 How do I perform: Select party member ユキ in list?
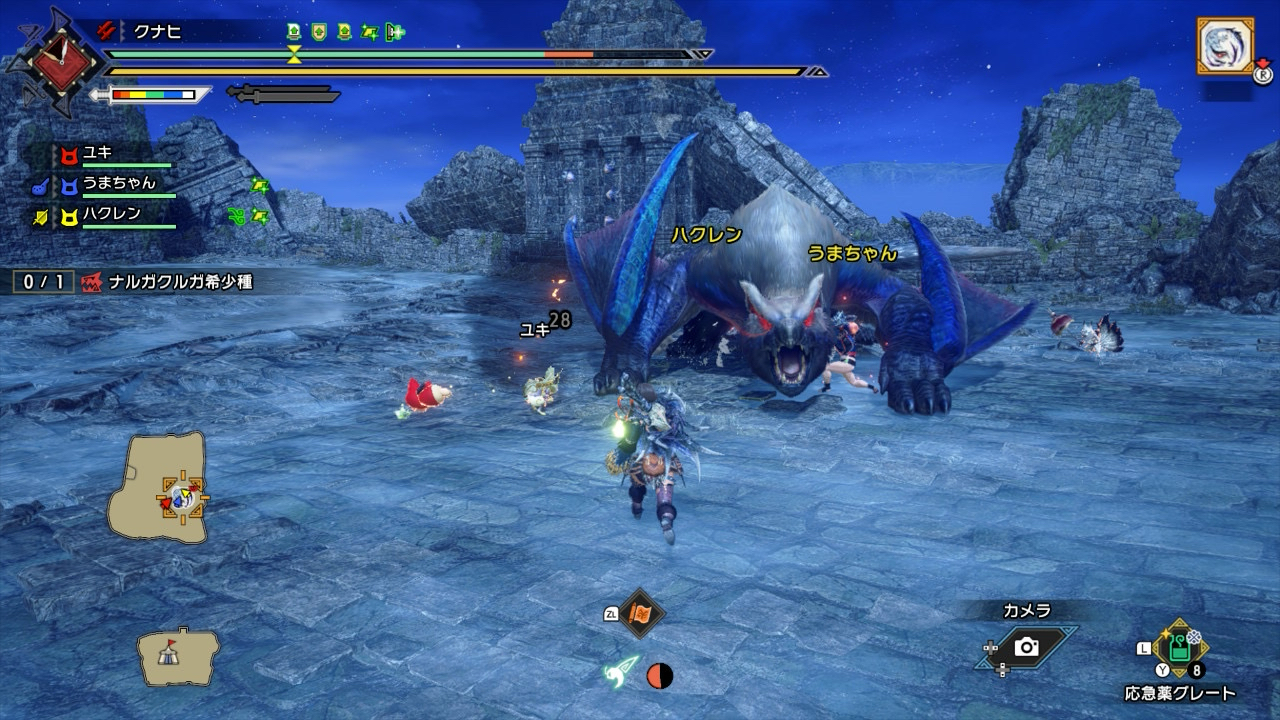point(98,154)
